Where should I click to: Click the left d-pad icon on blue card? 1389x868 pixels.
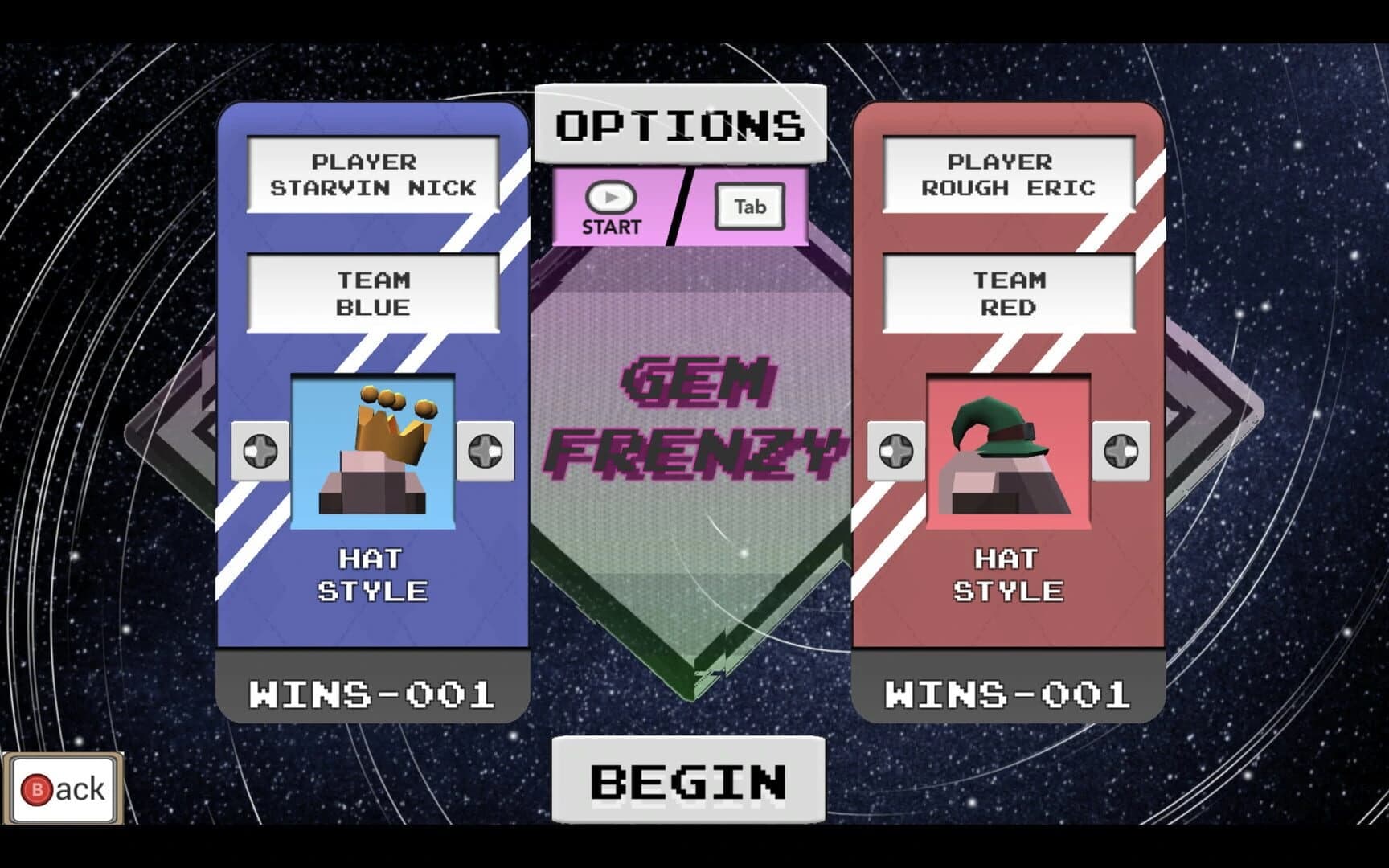pyautogui.click(x=259, y=450)
